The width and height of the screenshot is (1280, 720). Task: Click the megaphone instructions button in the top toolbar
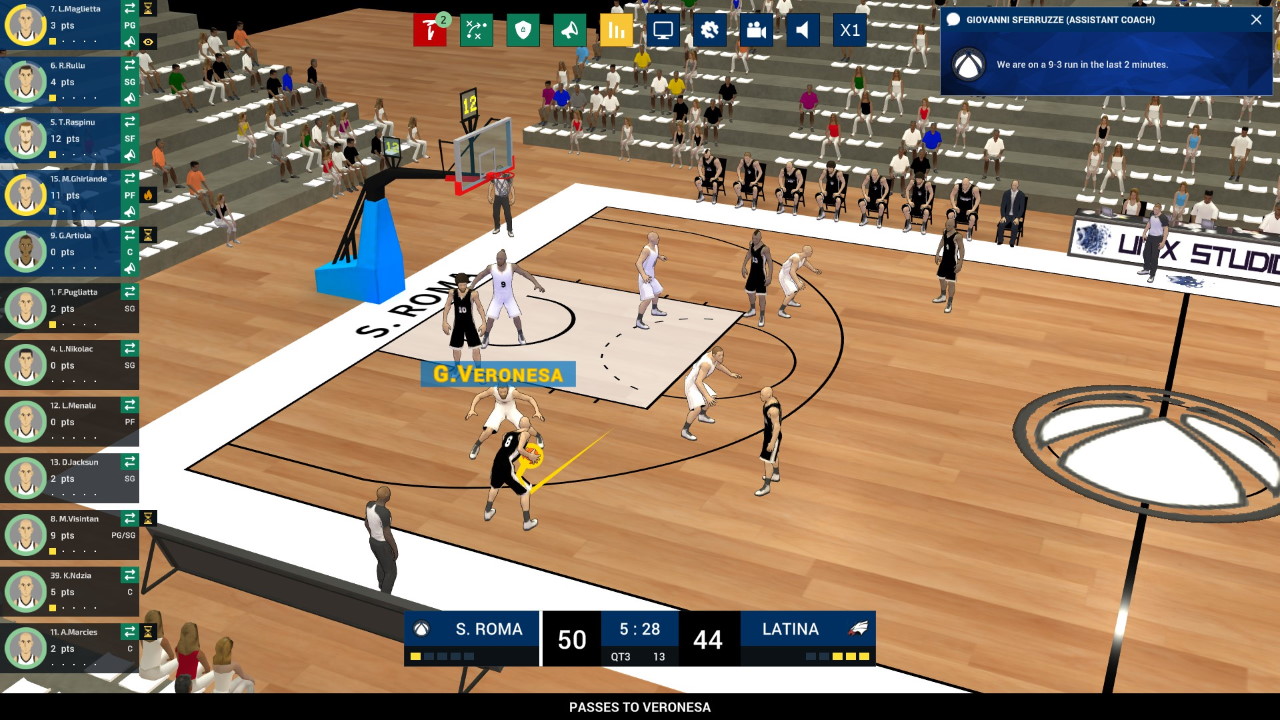pyautogui.click(x=569, y=30)
